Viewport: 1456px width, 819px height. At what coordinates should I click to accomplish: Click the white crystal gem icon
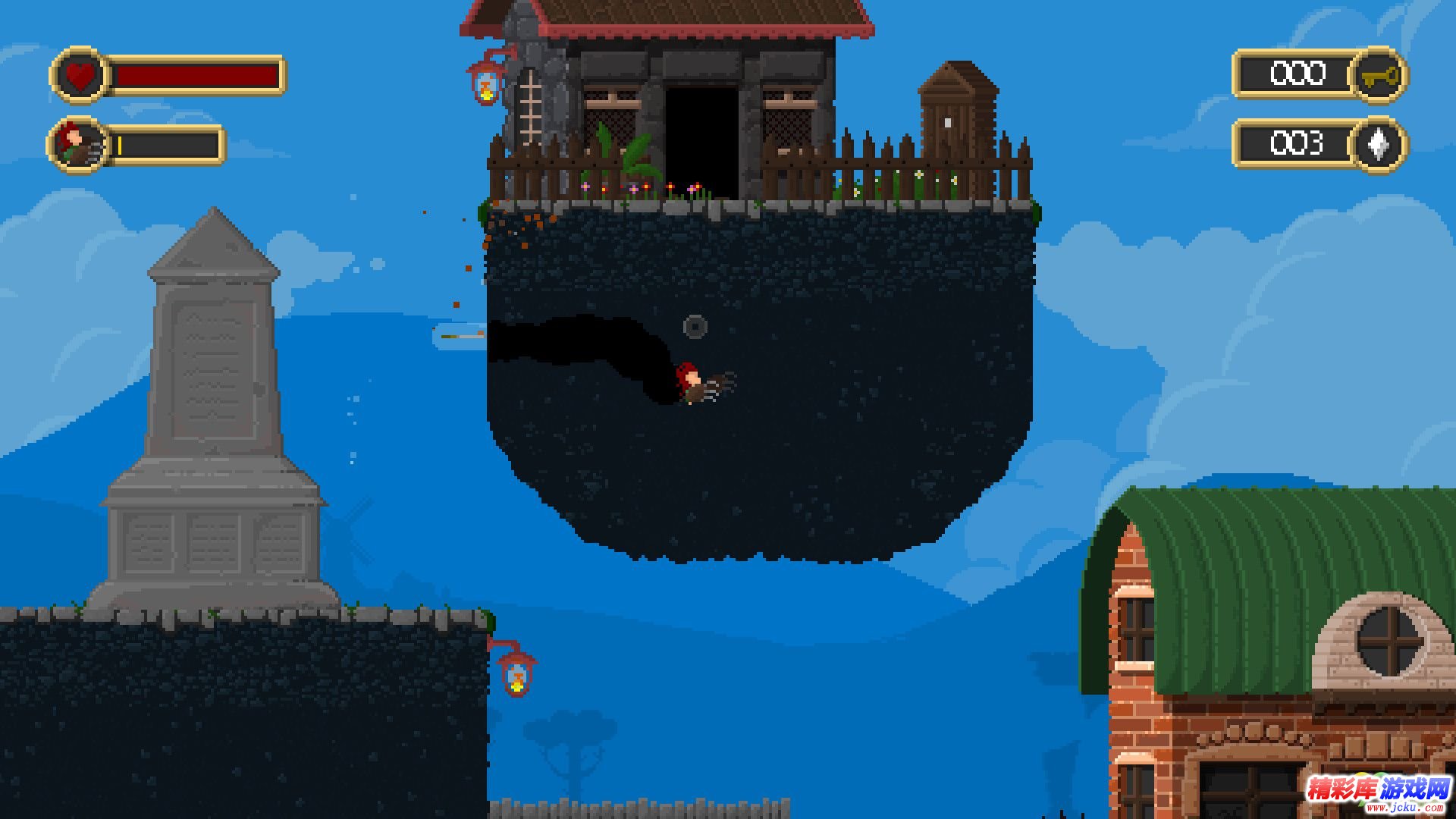[1379, 144]
